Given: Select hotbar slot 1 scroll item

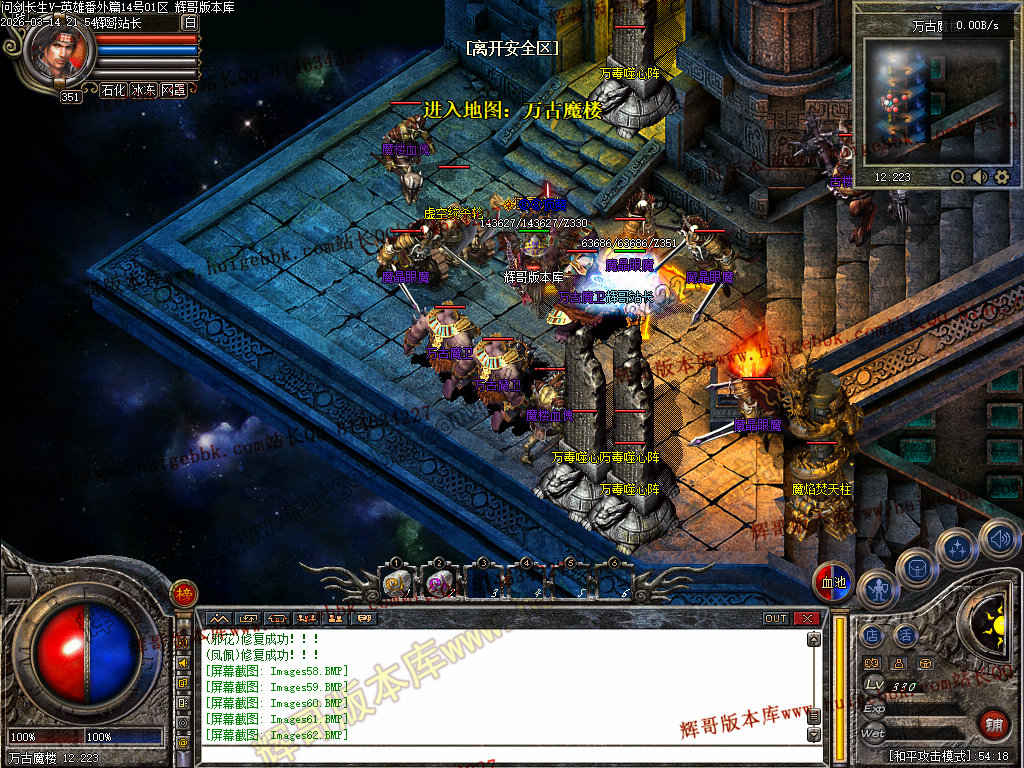Looking at the screenshot, I should [396, 581].
